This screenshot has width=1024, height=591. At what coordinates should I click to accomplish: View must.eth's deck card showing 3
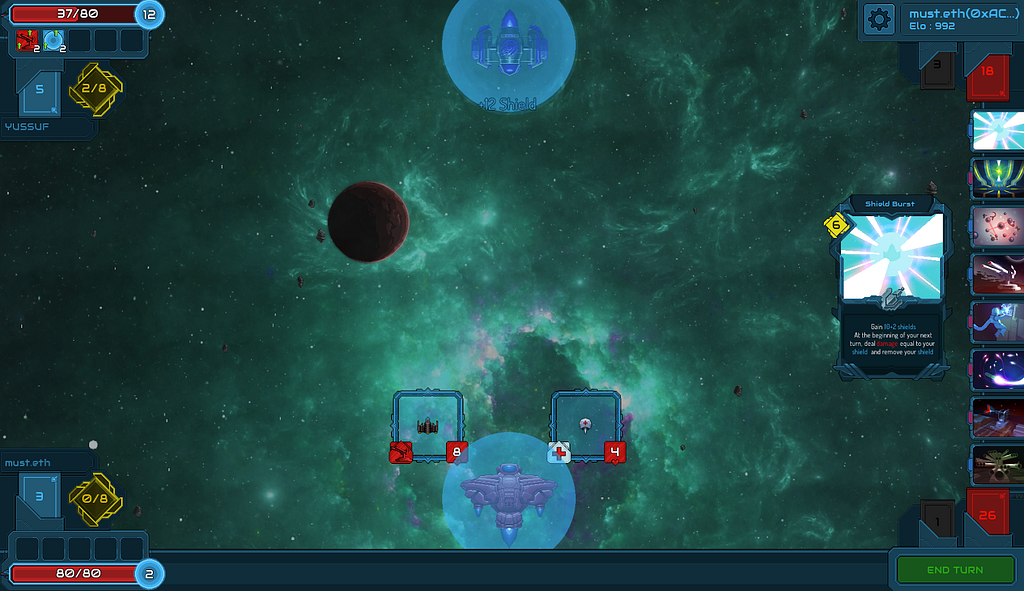[40, 496]
